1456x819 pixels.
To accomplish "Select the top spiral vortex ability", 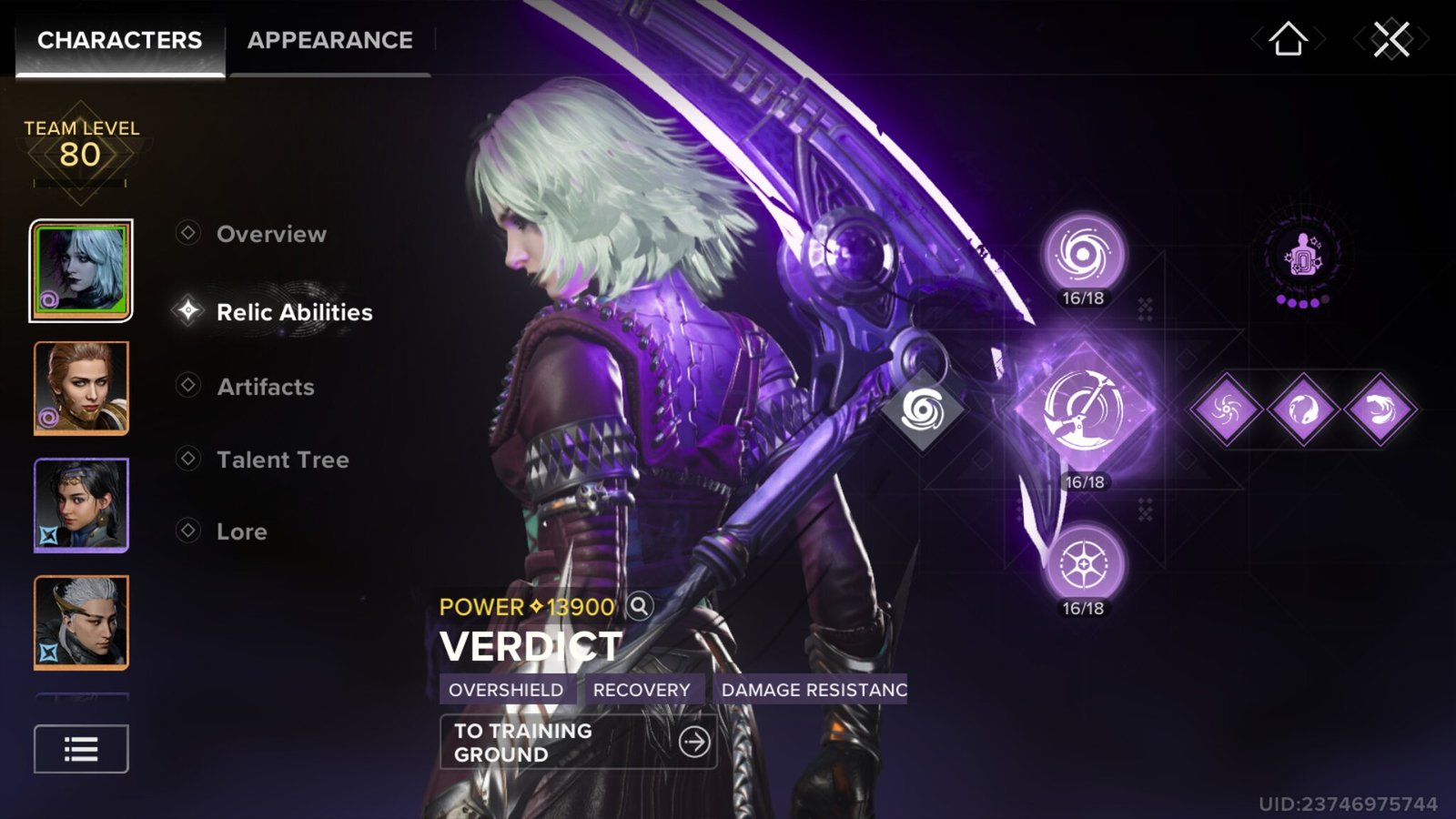I will click(1083, 253).
